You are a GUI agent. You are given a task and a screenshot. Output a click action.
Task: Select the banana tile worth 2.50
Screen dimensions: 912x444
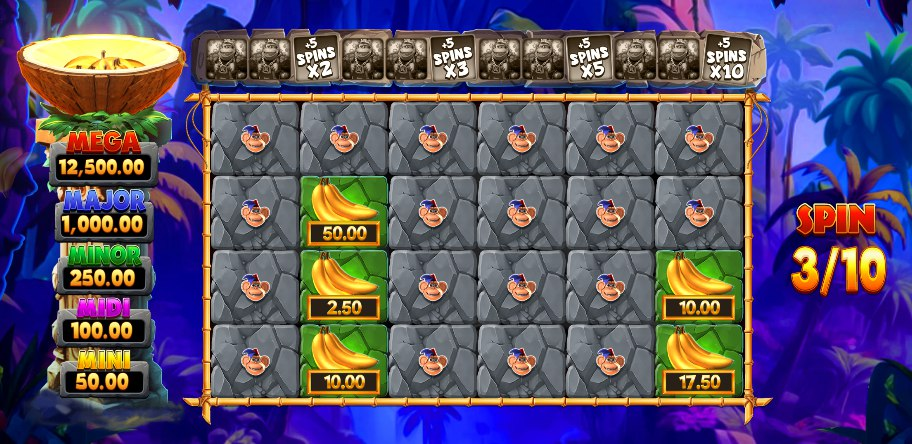tap(344, 285)
